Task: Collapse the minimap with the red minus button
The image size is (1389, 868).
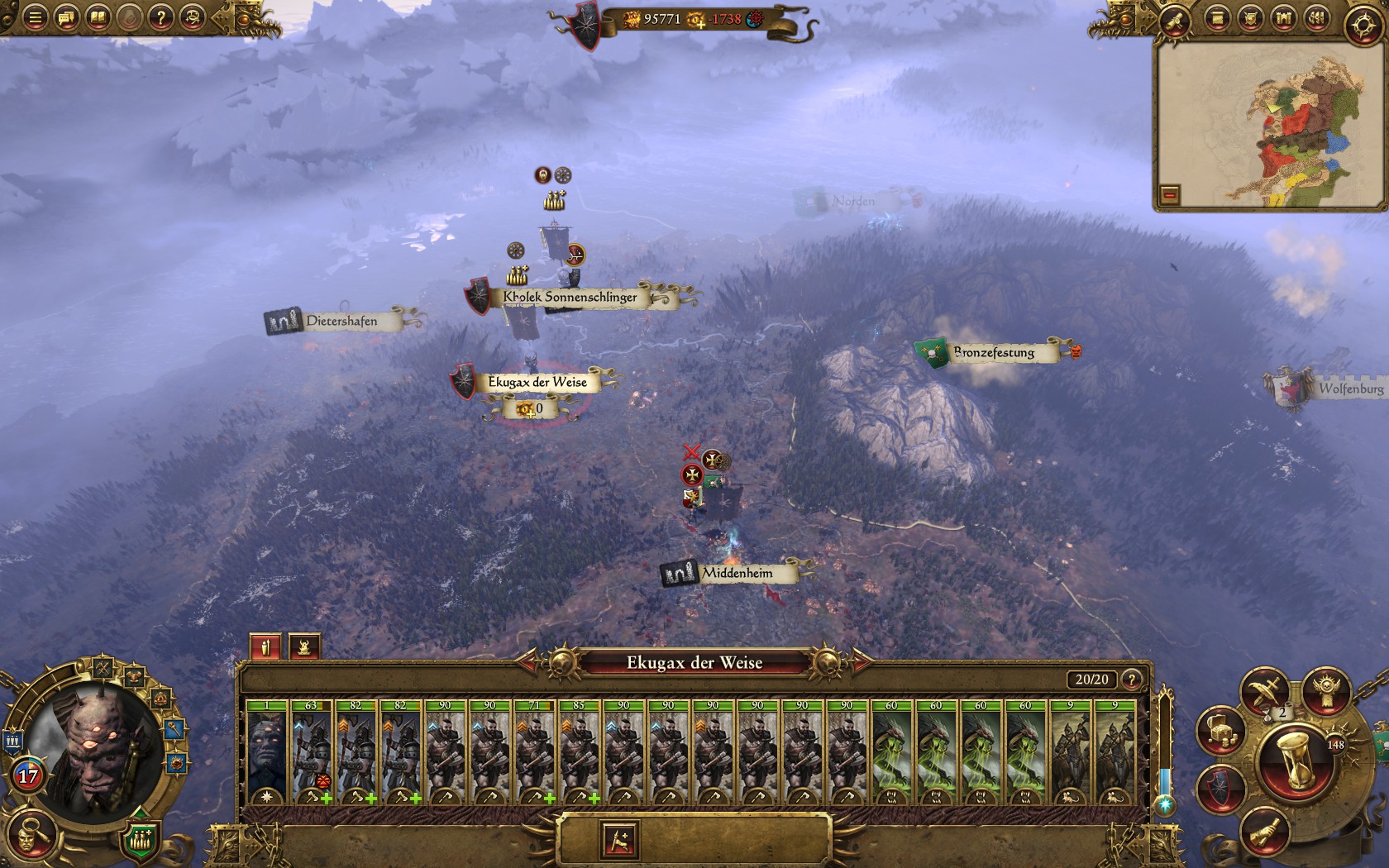Action: point(1169,195)
